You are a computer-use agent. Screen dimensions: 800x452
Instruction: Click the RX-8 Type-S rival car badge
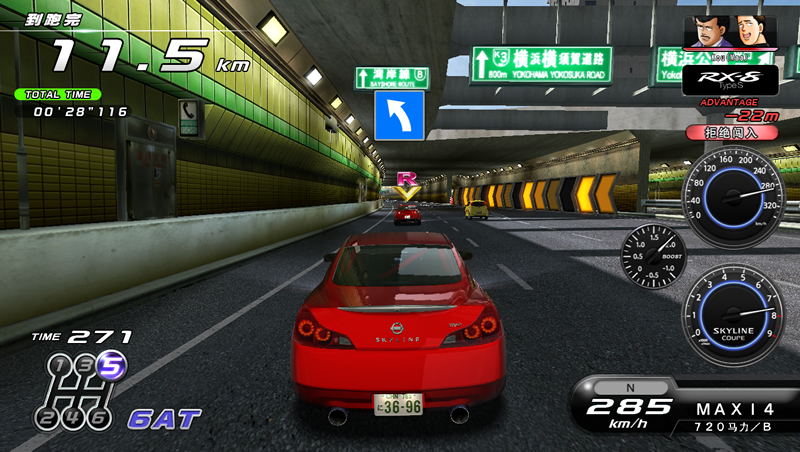click(x=716, y=79)
